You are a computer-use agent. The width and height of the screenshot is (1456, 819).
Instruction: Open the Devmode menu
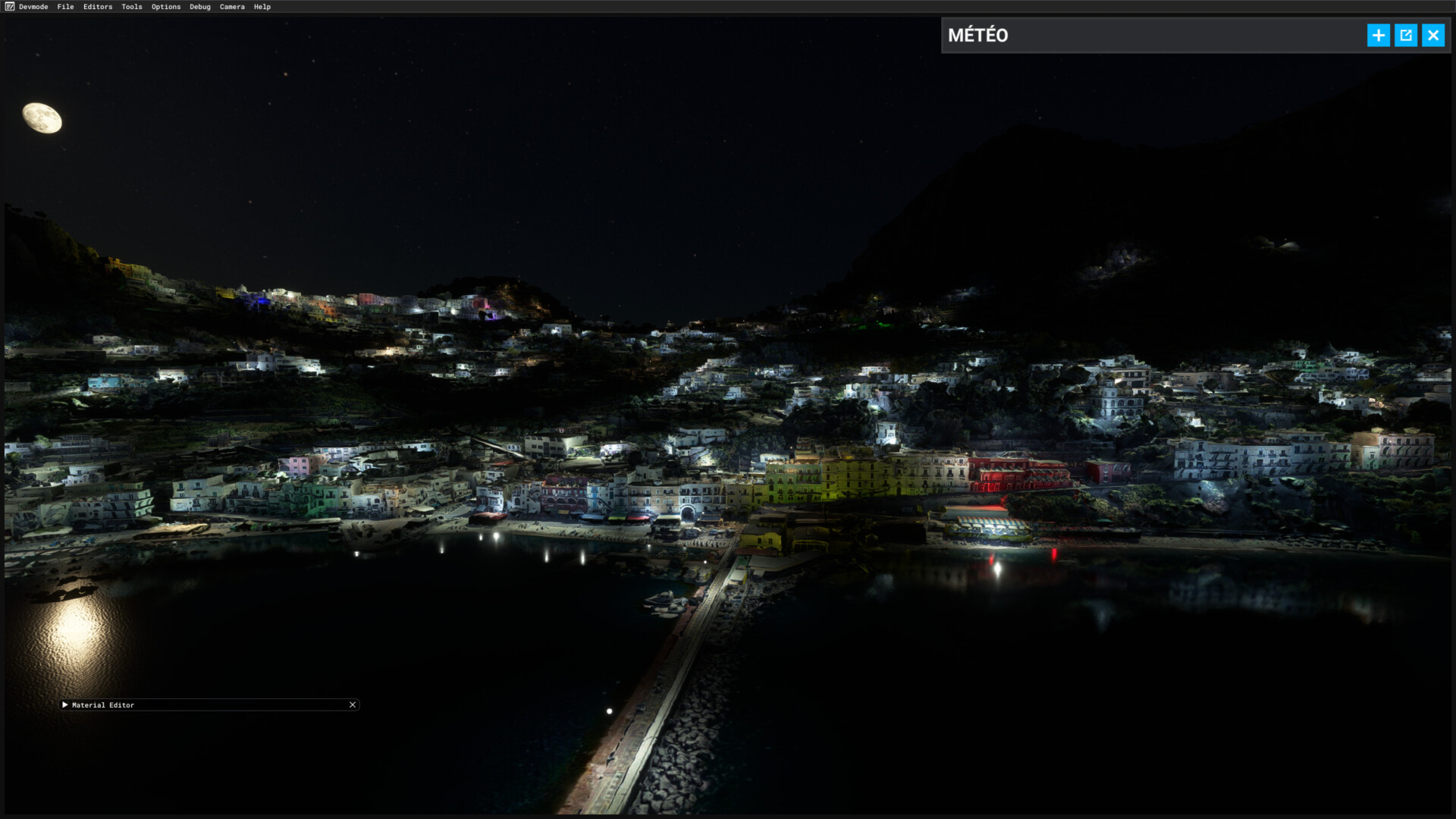tap(33, 7)
